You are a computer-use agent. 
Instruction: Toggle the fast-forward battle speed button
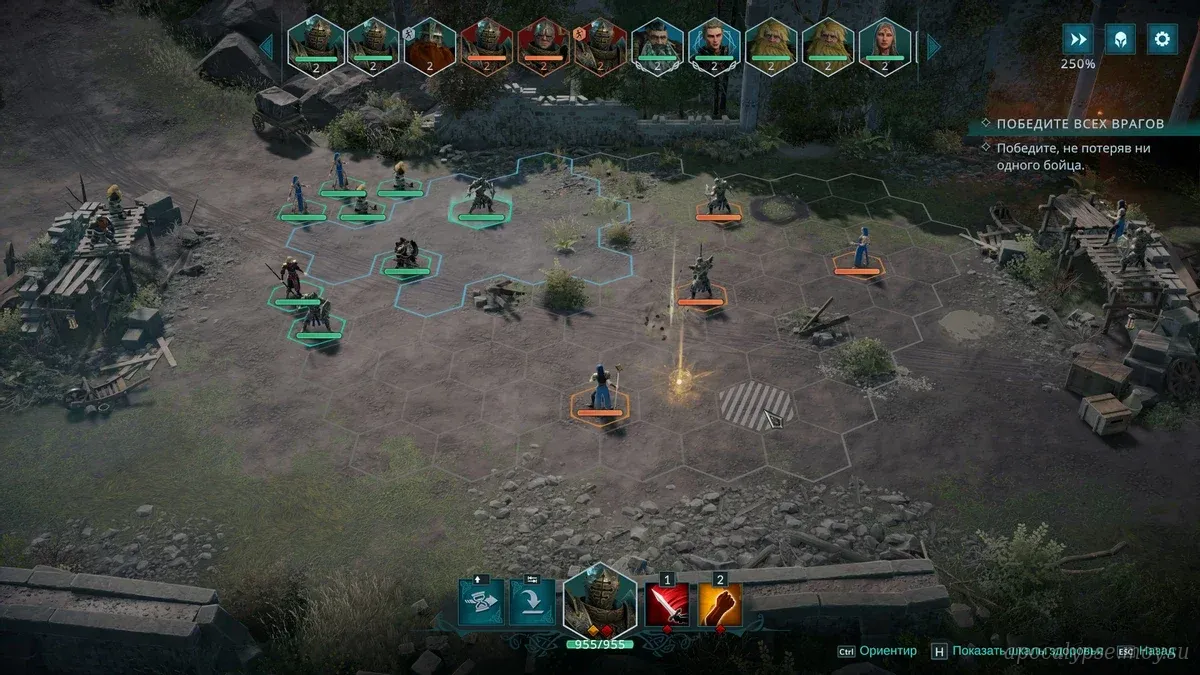click(x=1077, y=40)
